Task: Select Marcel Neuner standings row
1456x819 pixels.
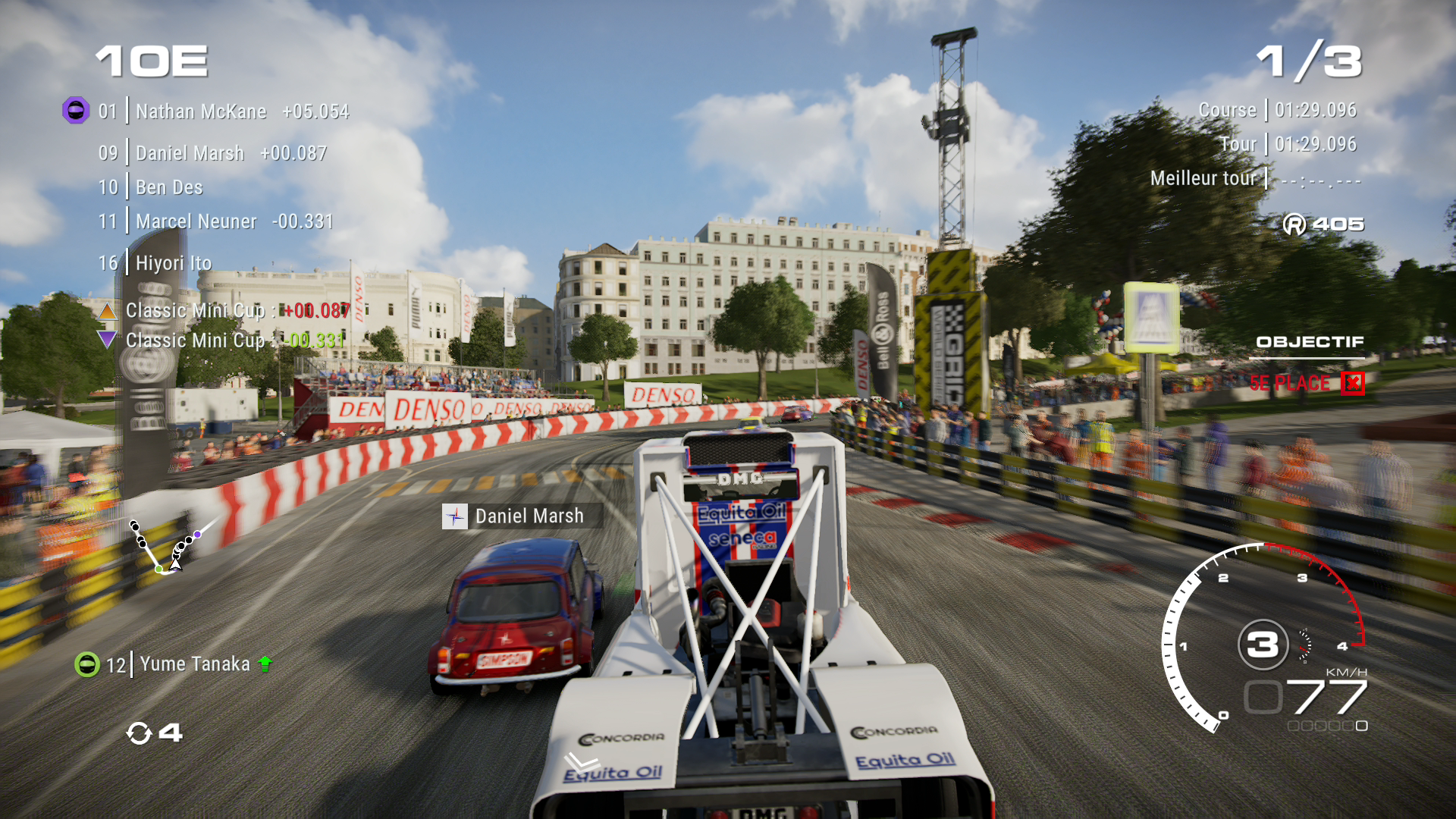Action: tap(215, 221)
